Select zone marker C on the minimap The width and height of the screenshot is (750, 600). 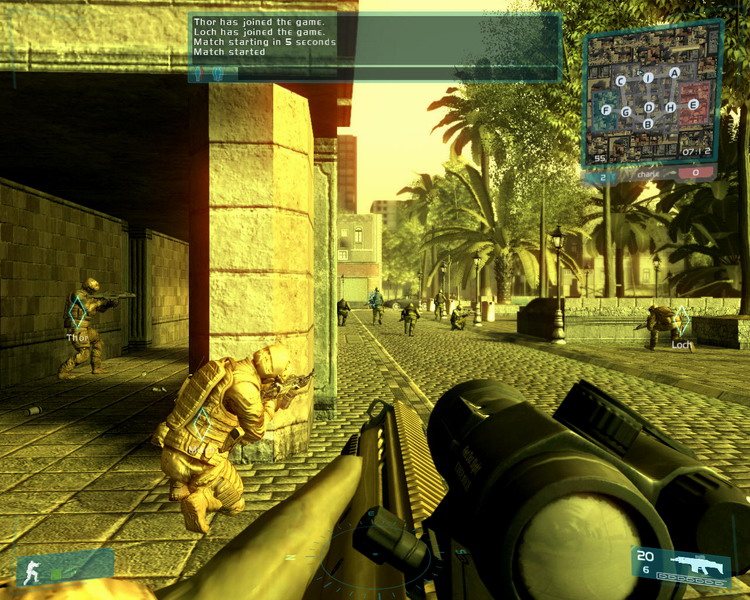click(x=621, y=80)
